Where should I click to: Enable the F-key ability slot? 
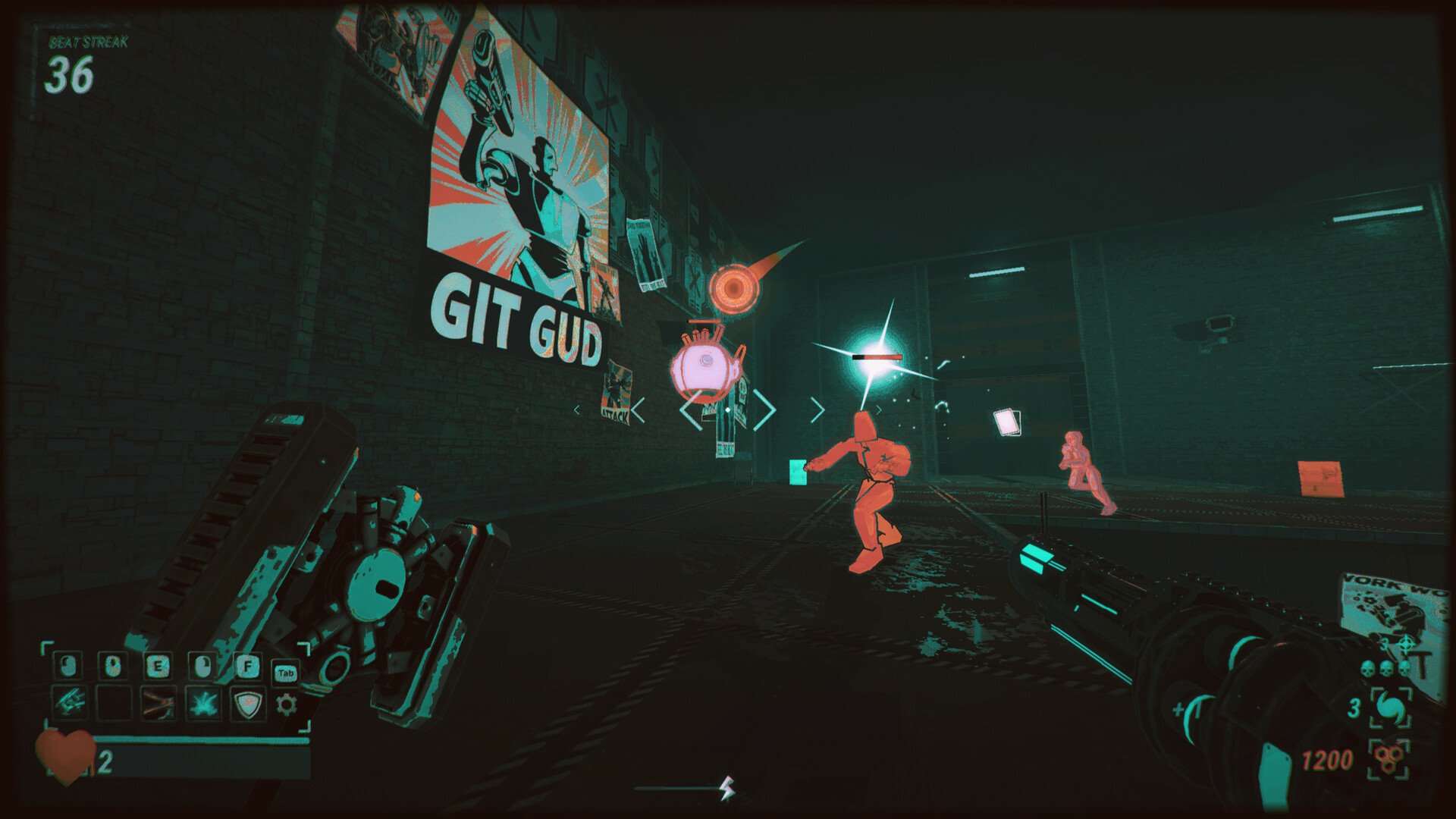click(x=248, y=666)
